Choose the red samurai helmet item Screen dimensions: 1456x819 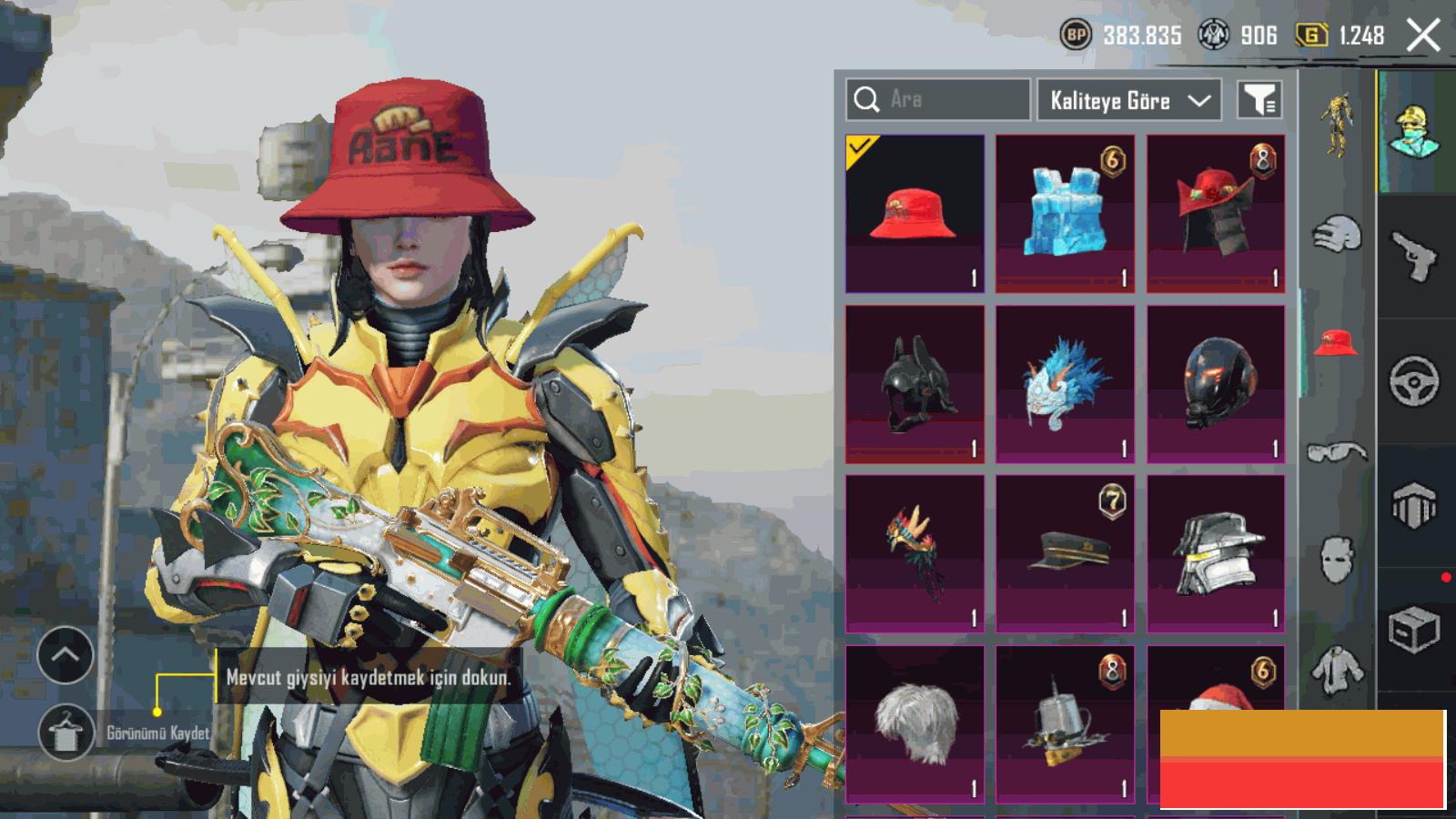point(1216,214)
